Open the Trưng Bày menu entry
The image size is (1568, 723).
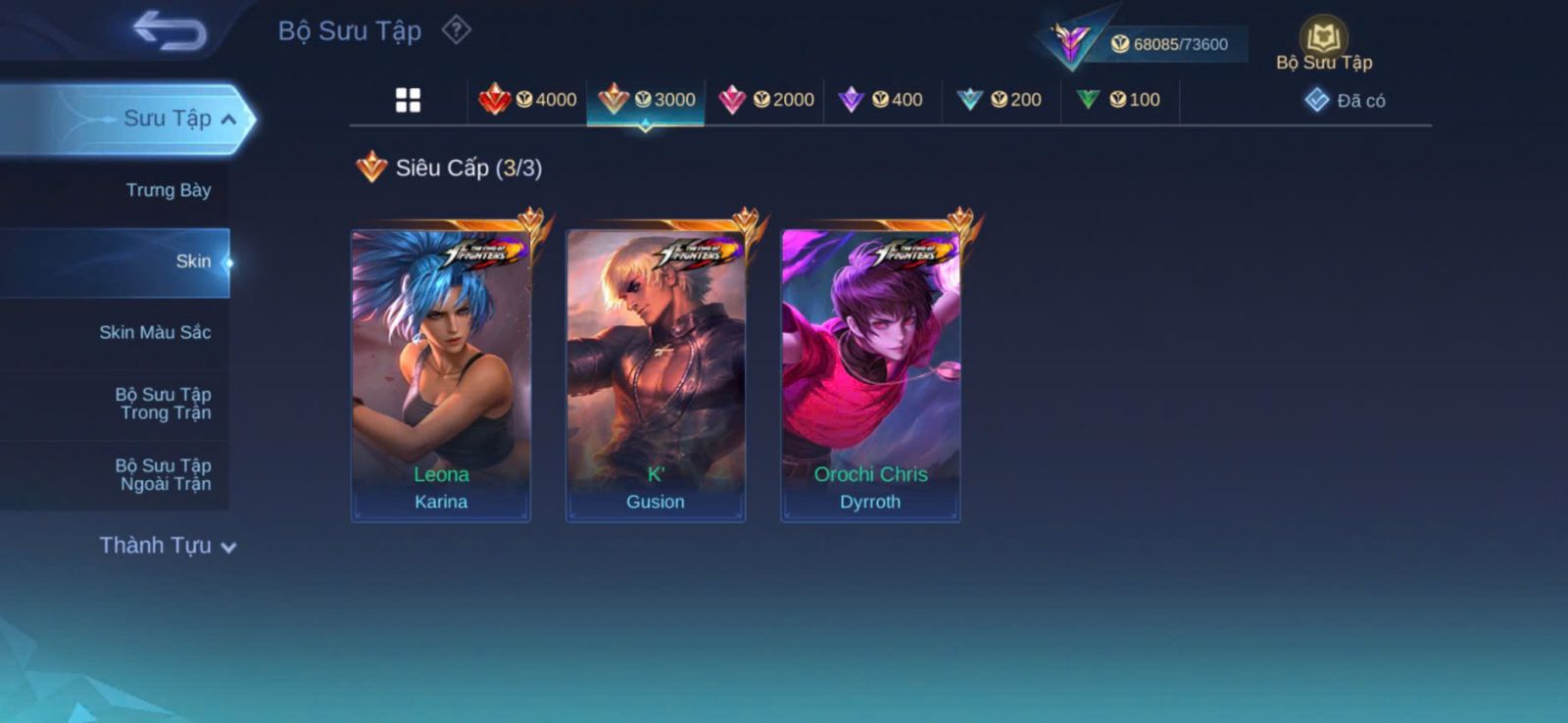pos(168,190)
